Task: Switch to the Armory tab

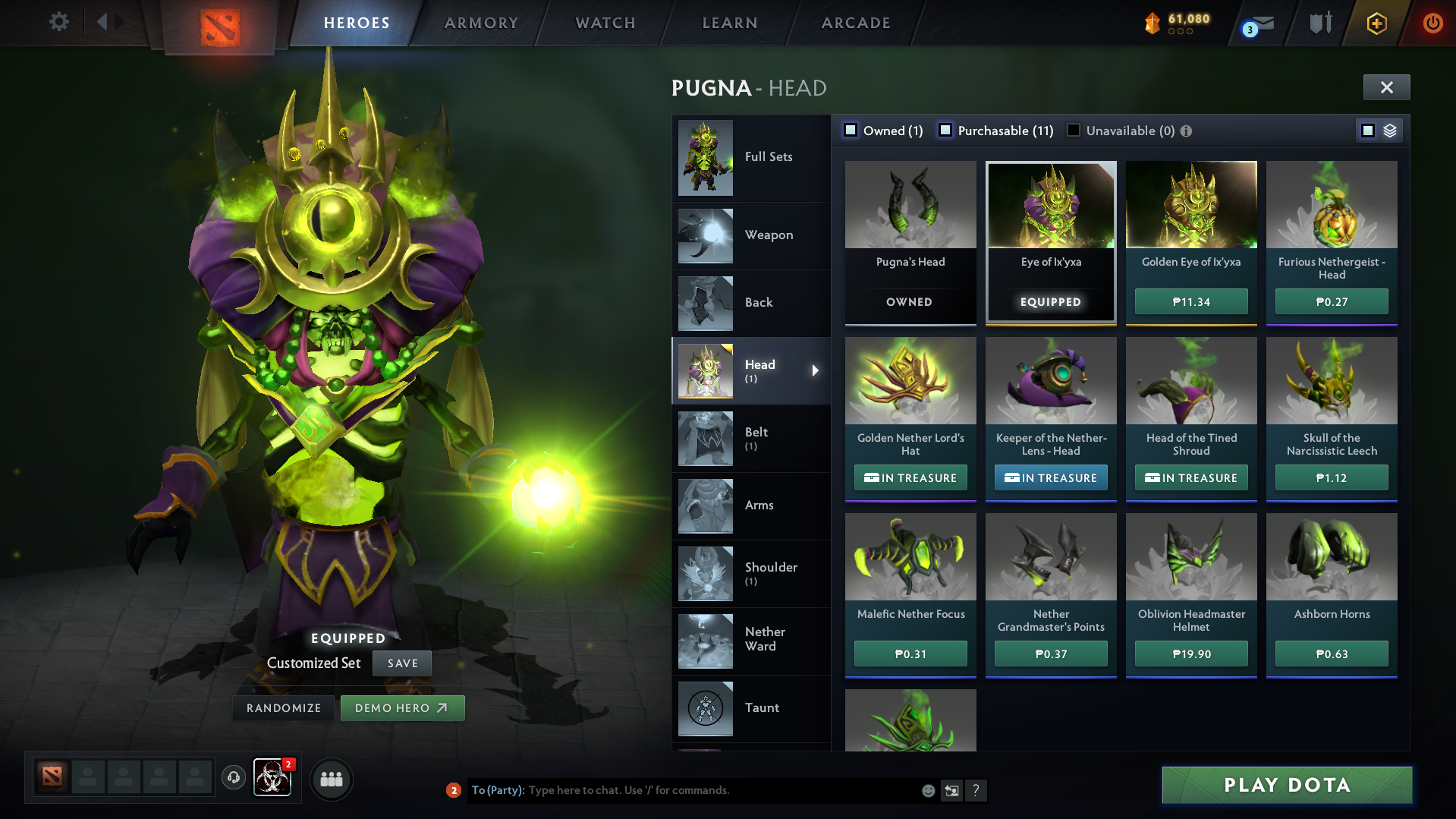Action: [x=481, y=23]
